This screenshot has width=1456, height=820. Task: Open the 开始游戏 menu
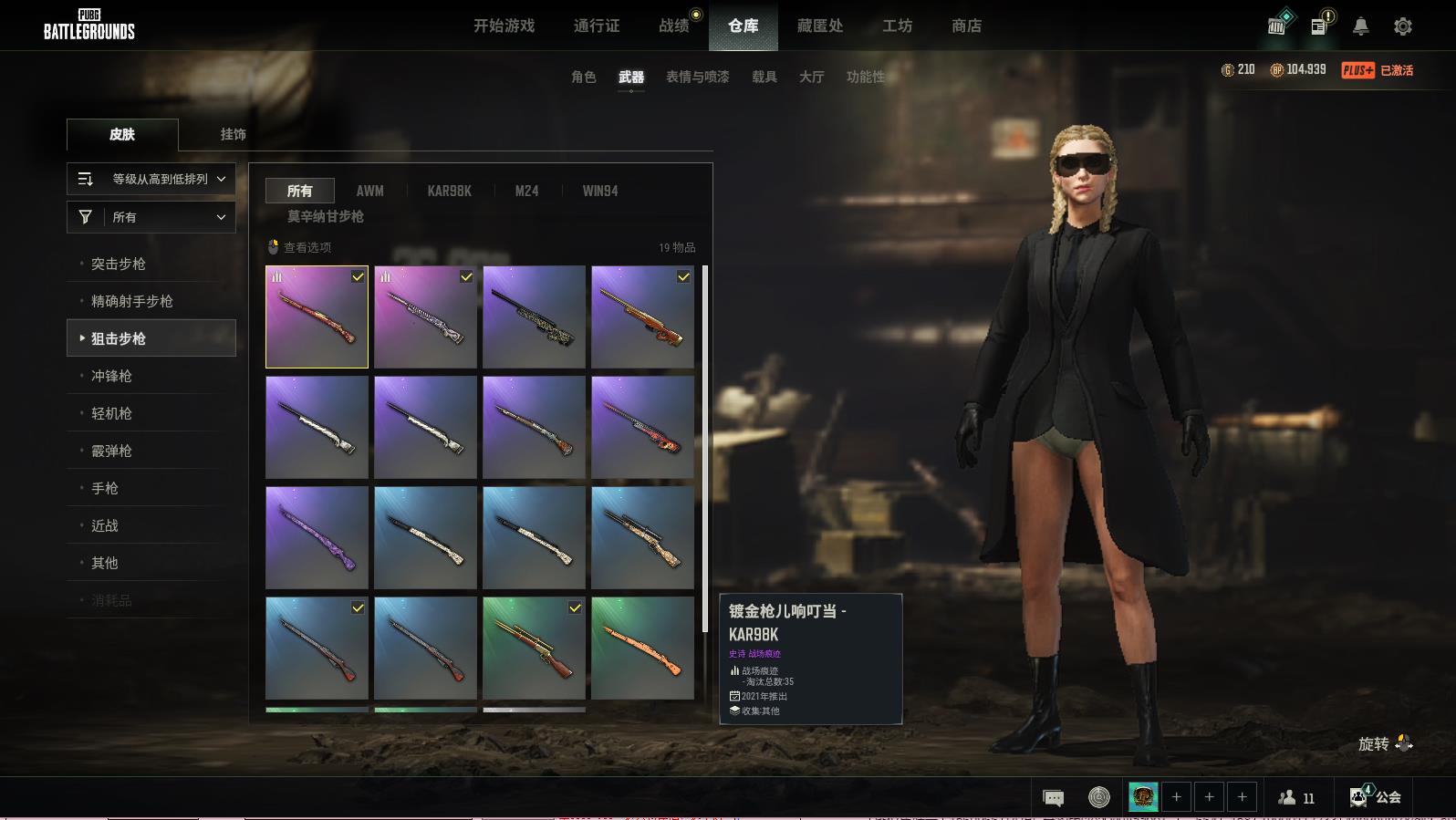click(504, 26)
